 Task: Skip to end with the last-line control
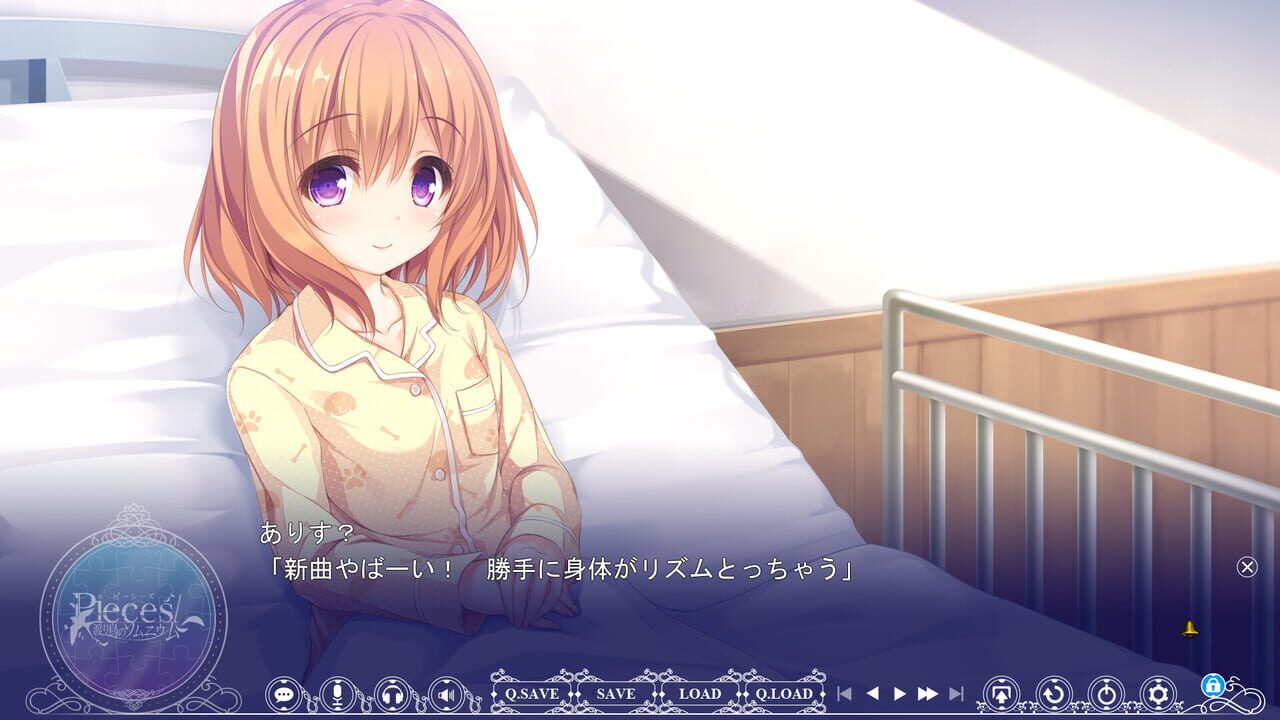958,692
